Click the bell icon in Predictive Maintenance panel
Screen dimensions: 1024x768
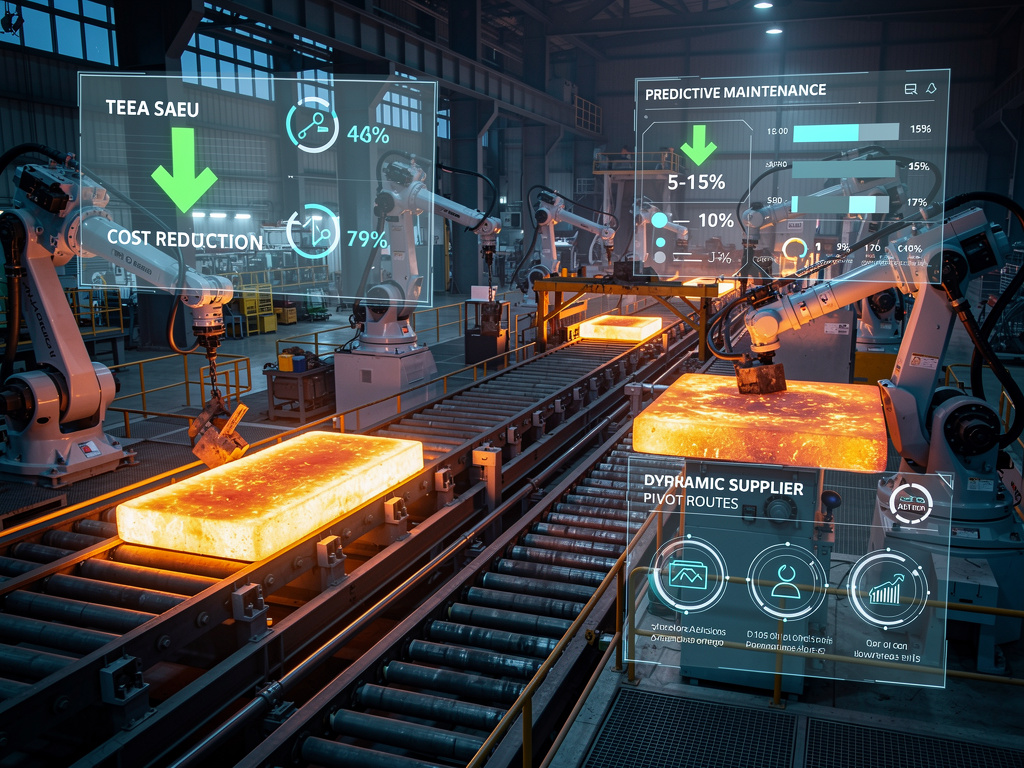[x=932, y=89]
